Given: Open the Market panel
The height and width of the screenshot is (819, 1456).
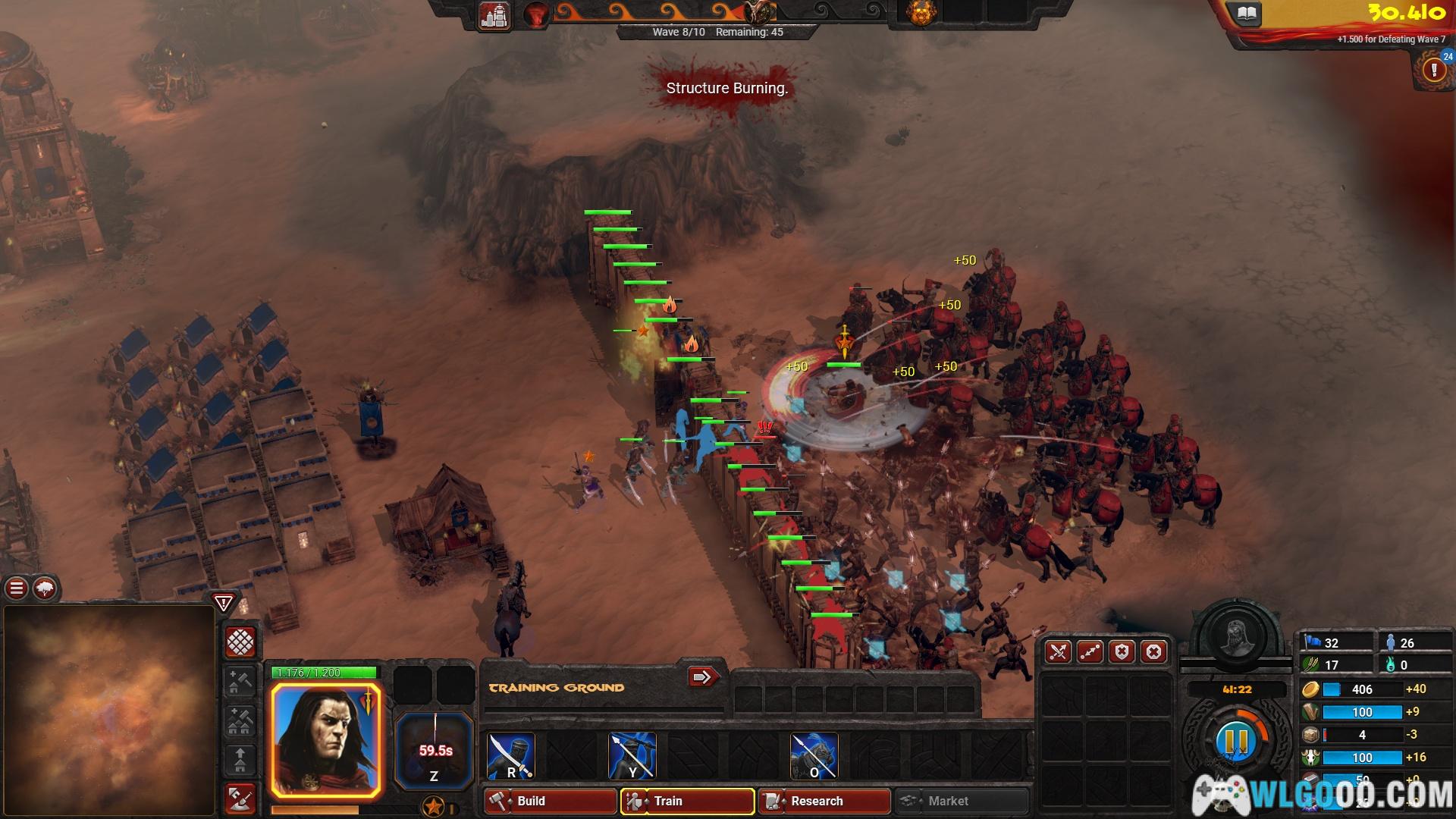Looking at the screenshot, I should coord(962,801).
